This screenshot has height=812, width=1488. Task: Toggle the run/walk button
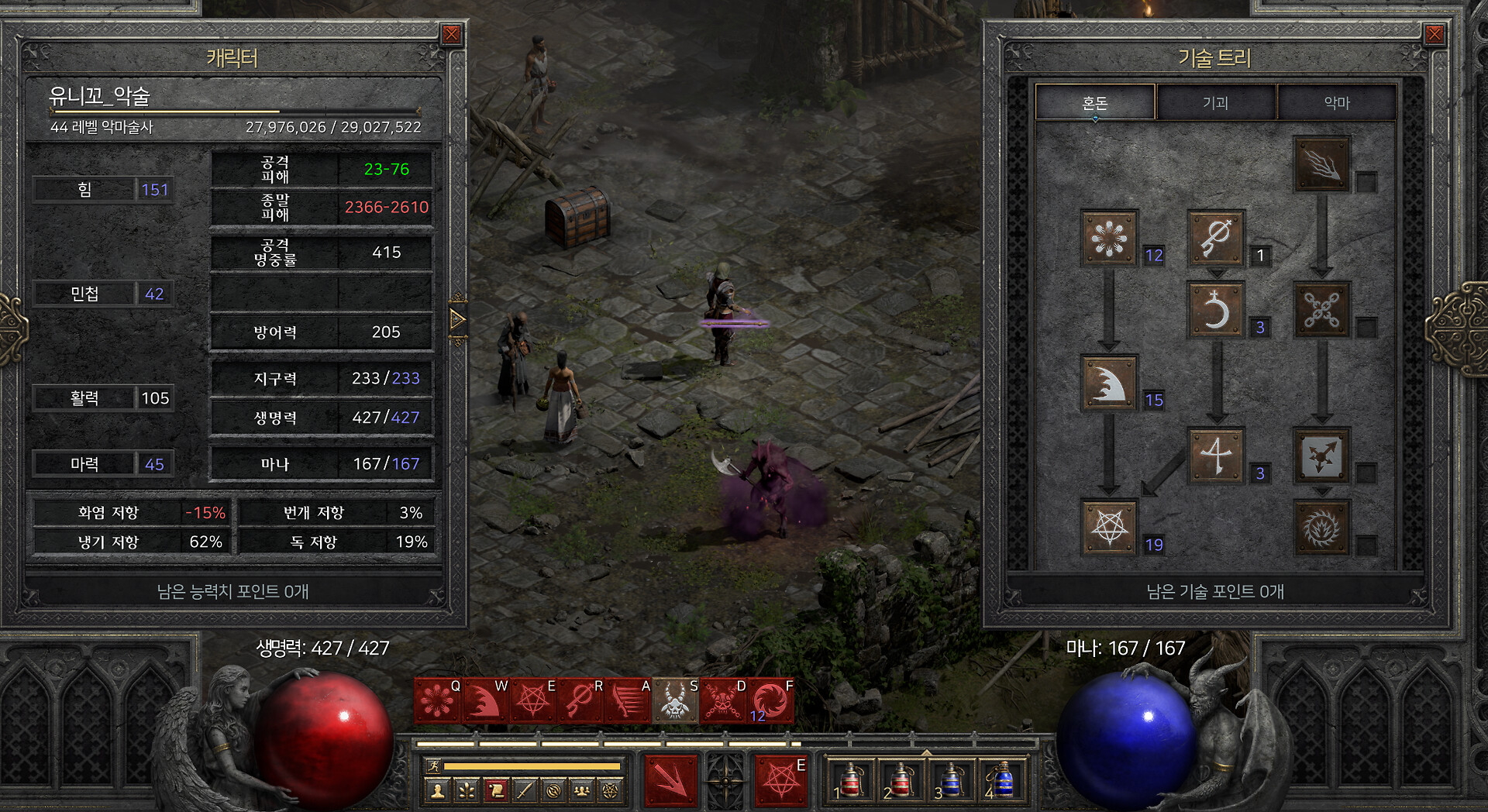pos(434,766)
